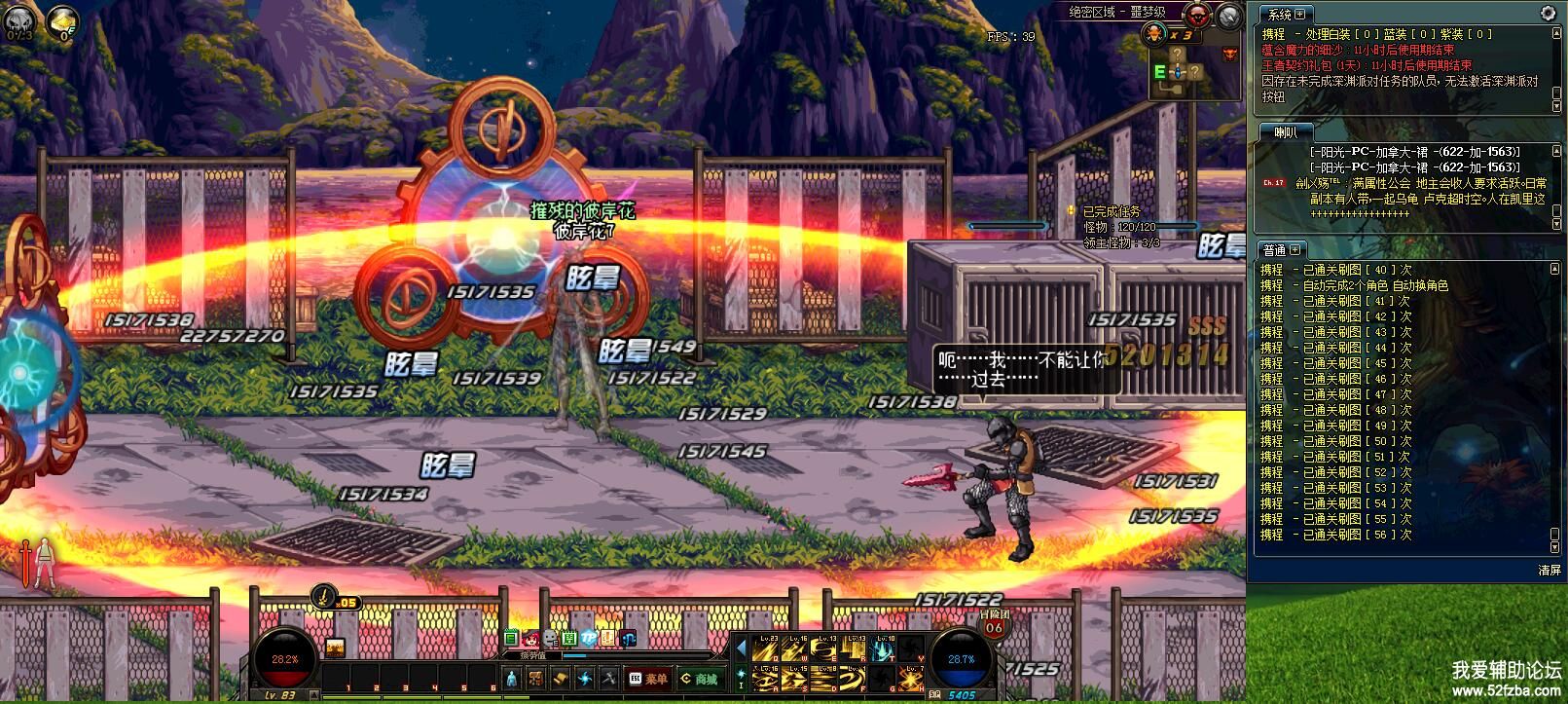Open the ESC 菜单 menu button
Viewport: 1568px width, 704px height.
[649, 679]
